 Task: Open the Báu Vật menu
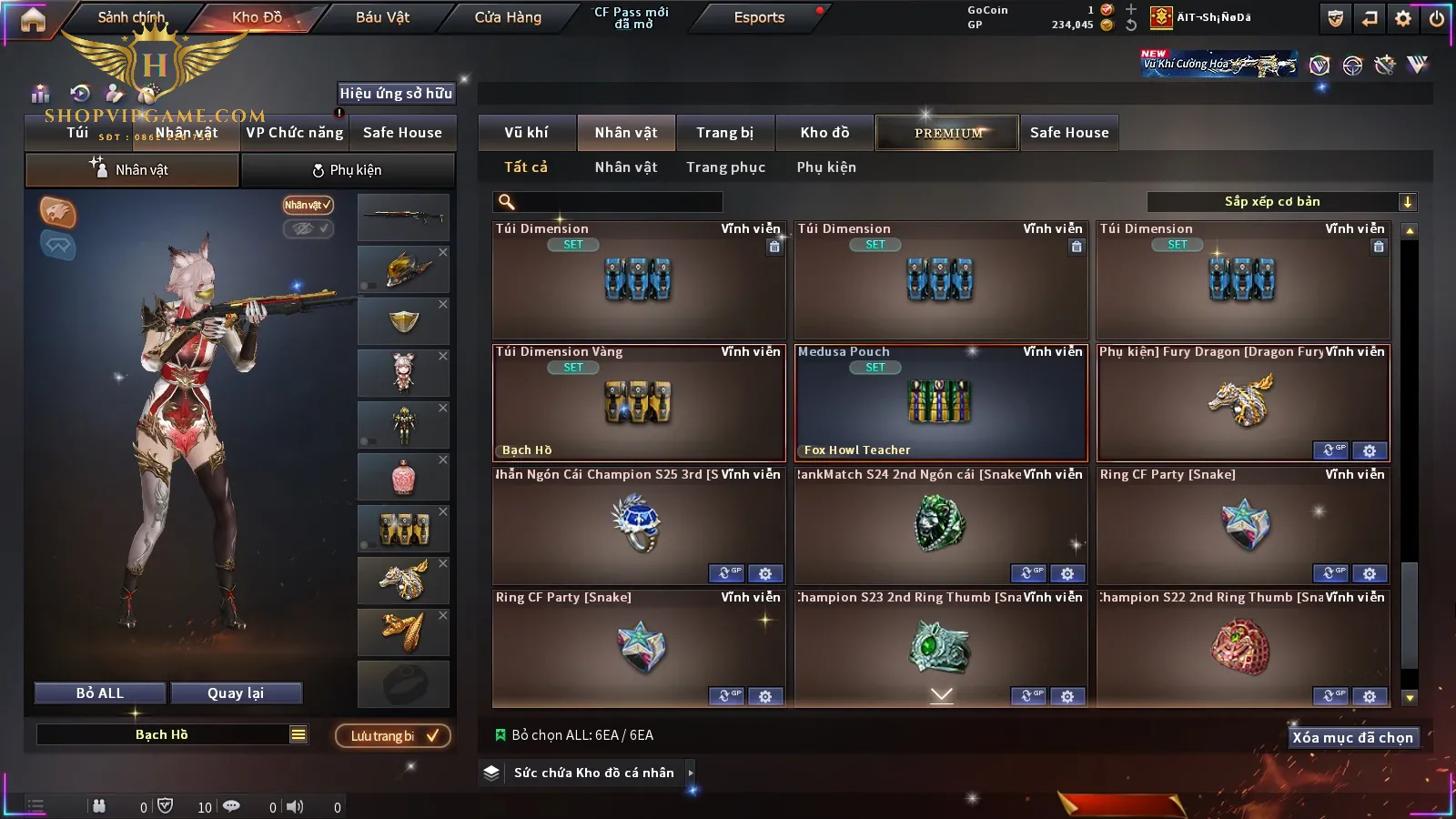click(382, 17)
